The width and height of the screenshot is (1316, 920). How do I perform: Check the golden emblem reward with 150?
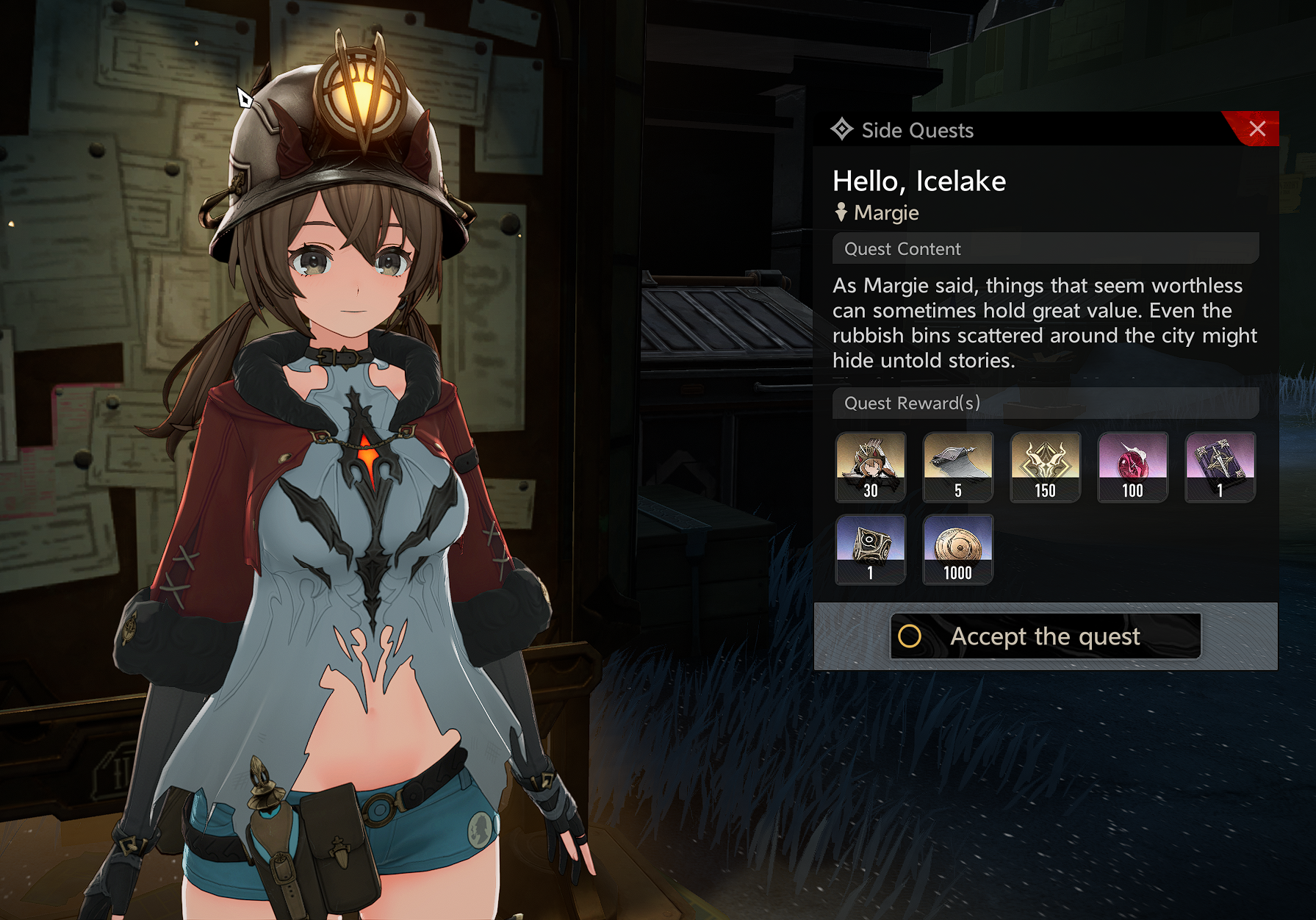pos(1045,467)
